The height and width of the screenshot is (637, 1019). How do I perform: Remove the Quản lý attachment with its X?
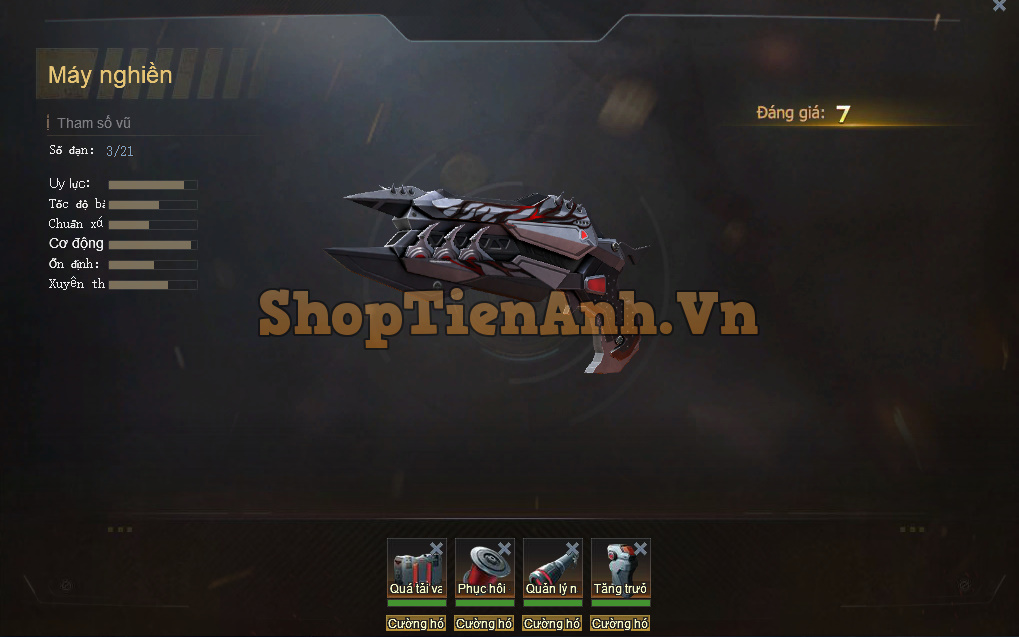[573, 548]
